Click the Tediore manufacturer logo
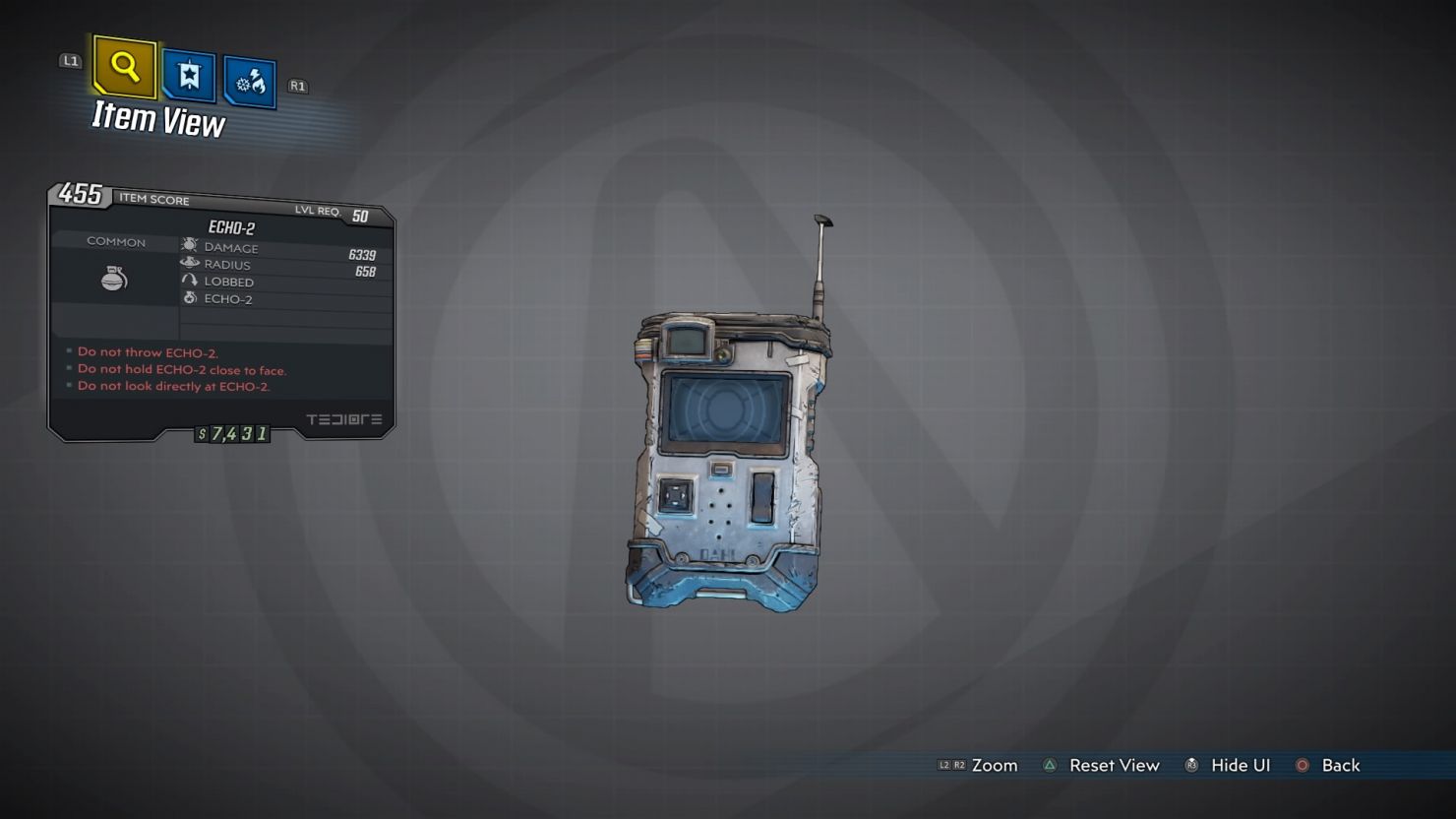 [x=343, y=418]
